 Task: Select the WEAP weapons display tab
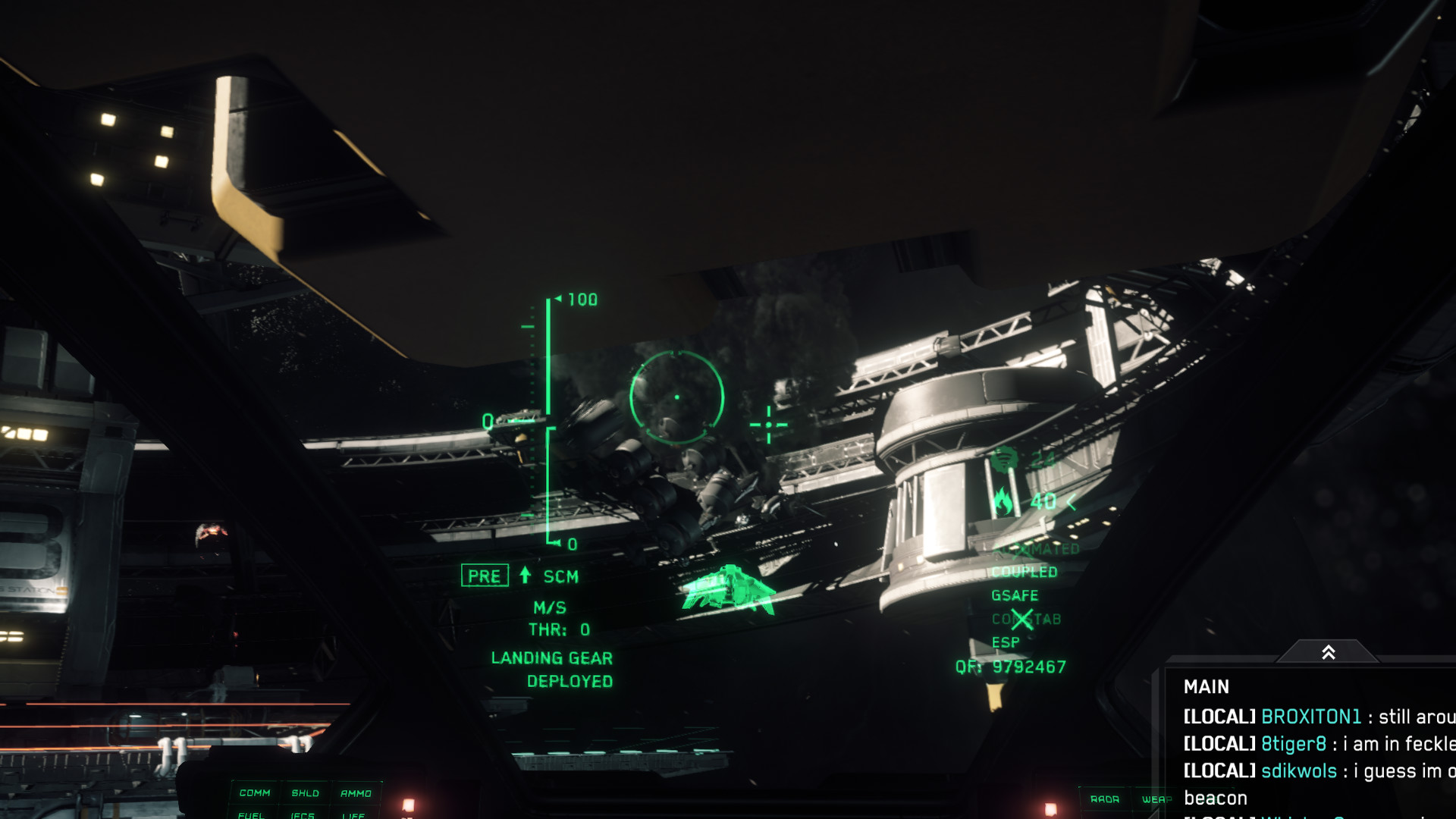click(x=1156, y=799)
